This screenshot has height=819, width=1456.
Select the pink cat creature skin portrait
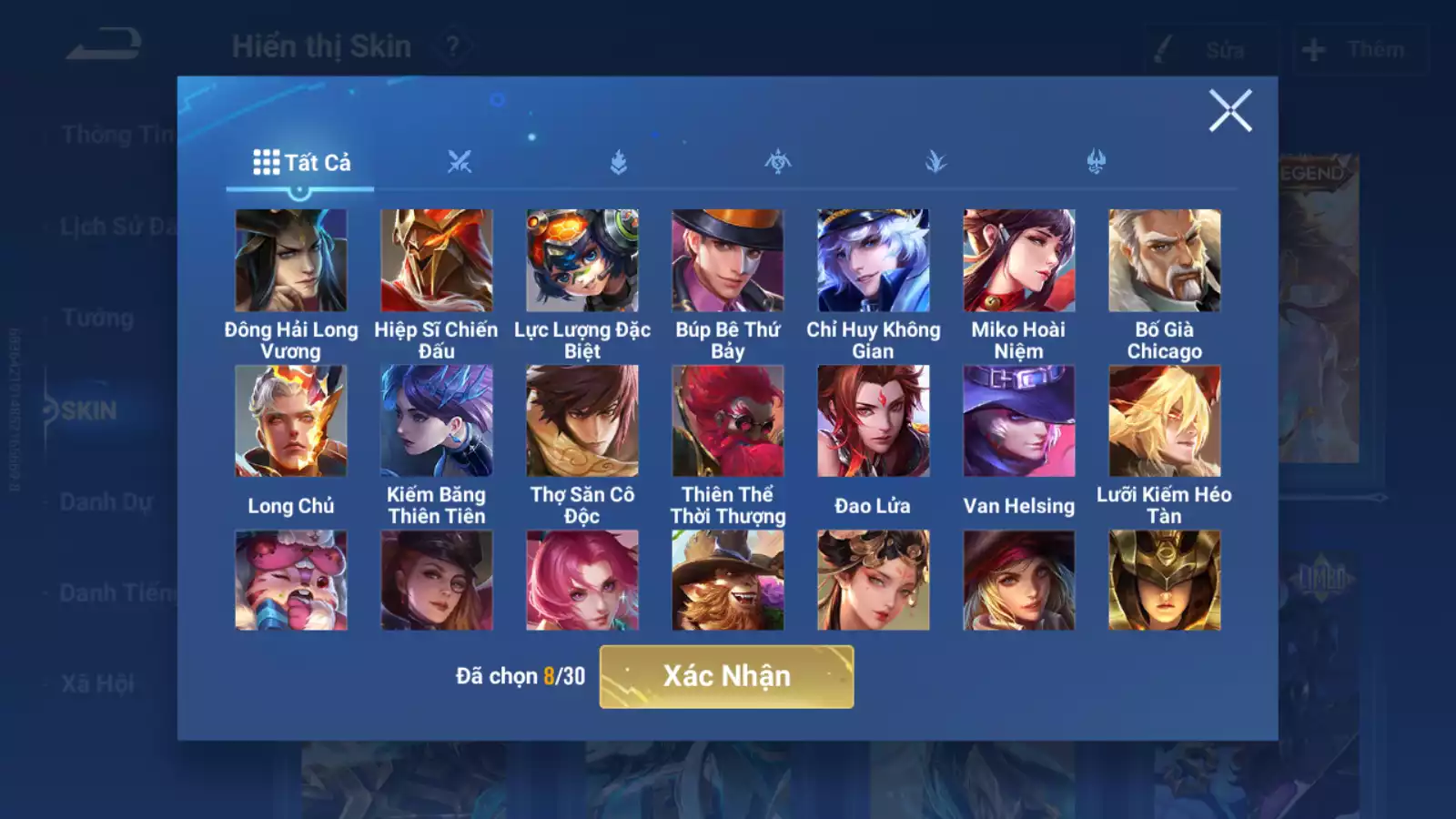[290, 581]
